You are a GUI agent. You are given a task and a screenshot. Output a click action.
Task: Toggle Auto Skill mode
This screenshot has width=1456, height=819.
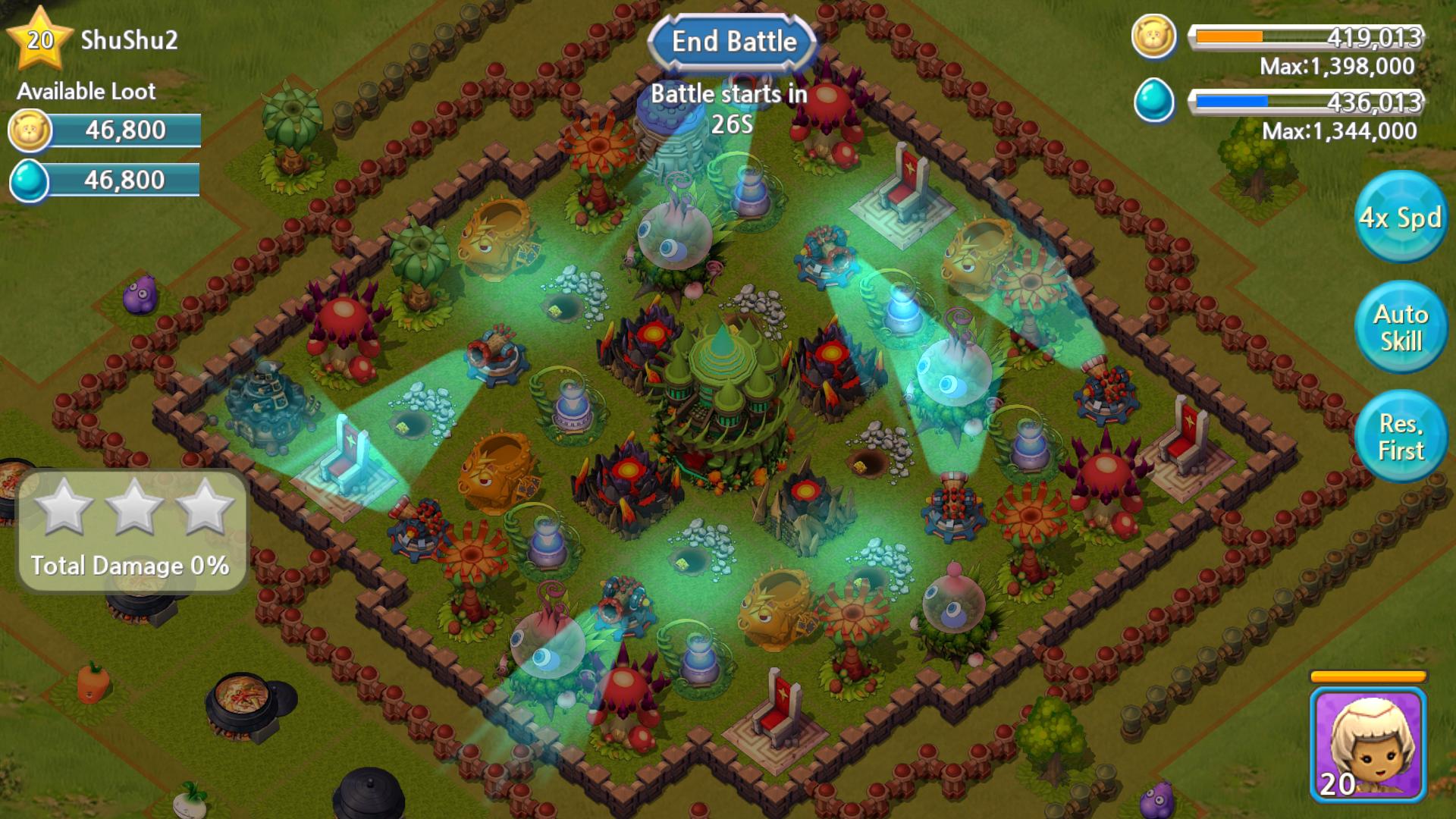[1401, 326]
